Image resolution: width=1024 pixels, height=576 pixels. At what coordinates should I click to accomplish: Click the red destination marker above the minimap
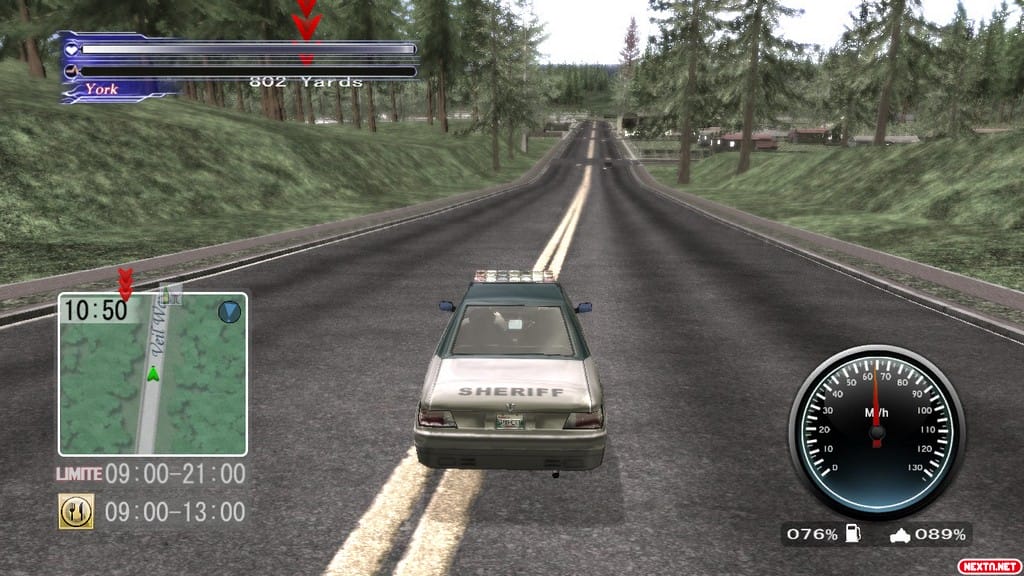pos(125,283)
